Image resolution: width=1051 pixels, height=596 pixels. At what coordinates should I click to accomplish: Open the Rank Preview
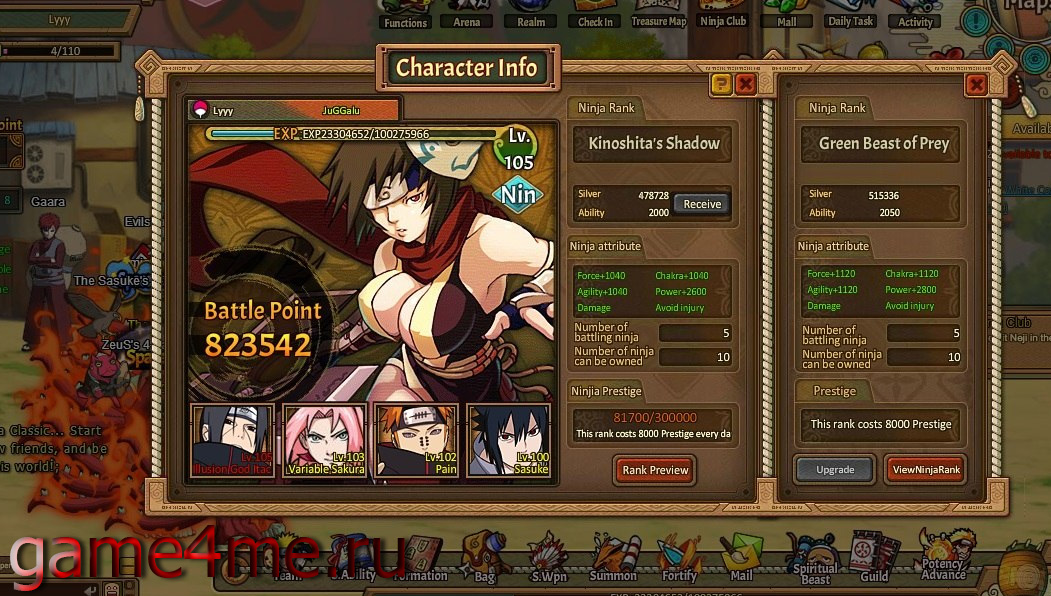pyautogui.click(x=655, y=470)
